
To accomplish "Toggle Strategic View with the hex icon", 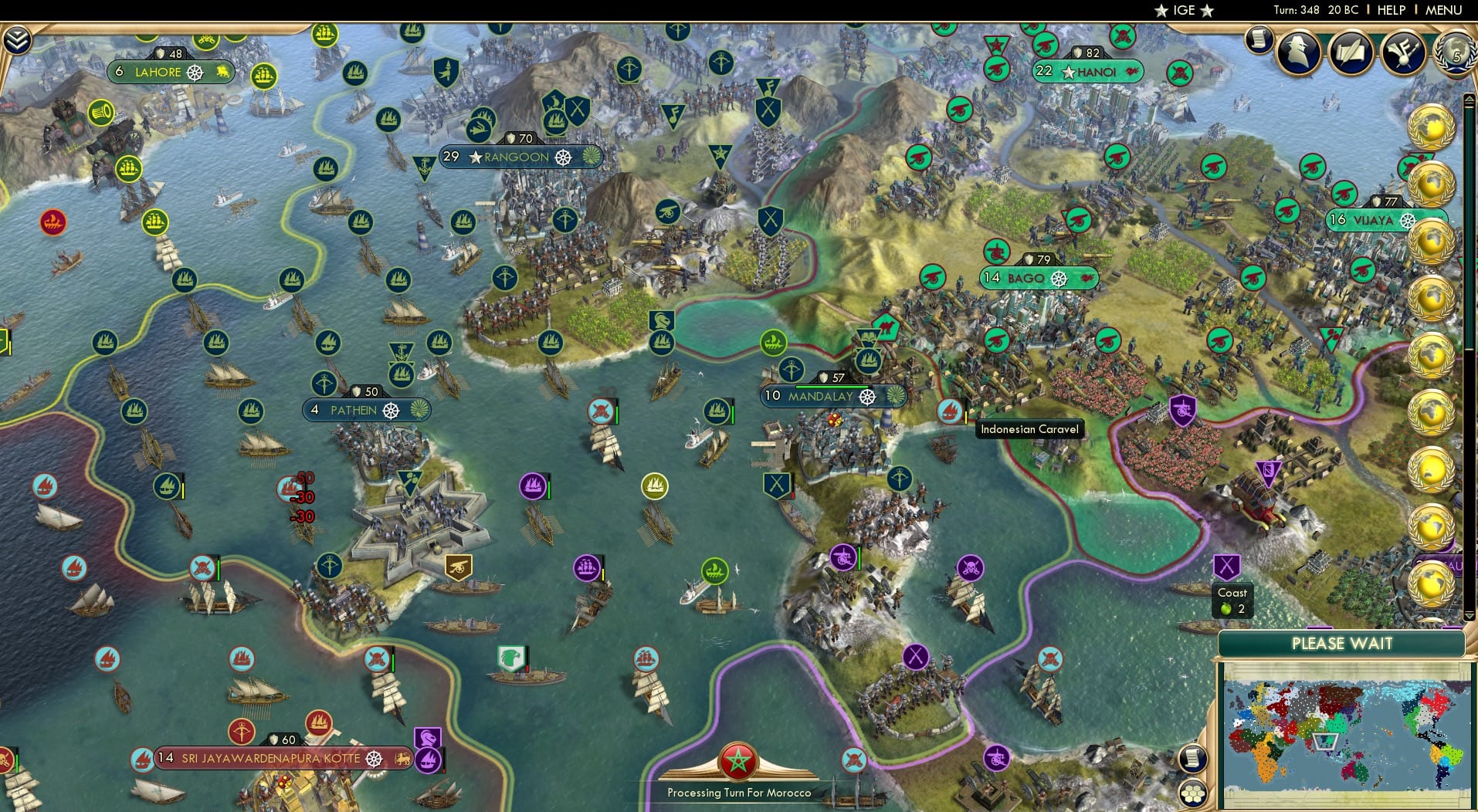I will click(x=1192, y=792).
